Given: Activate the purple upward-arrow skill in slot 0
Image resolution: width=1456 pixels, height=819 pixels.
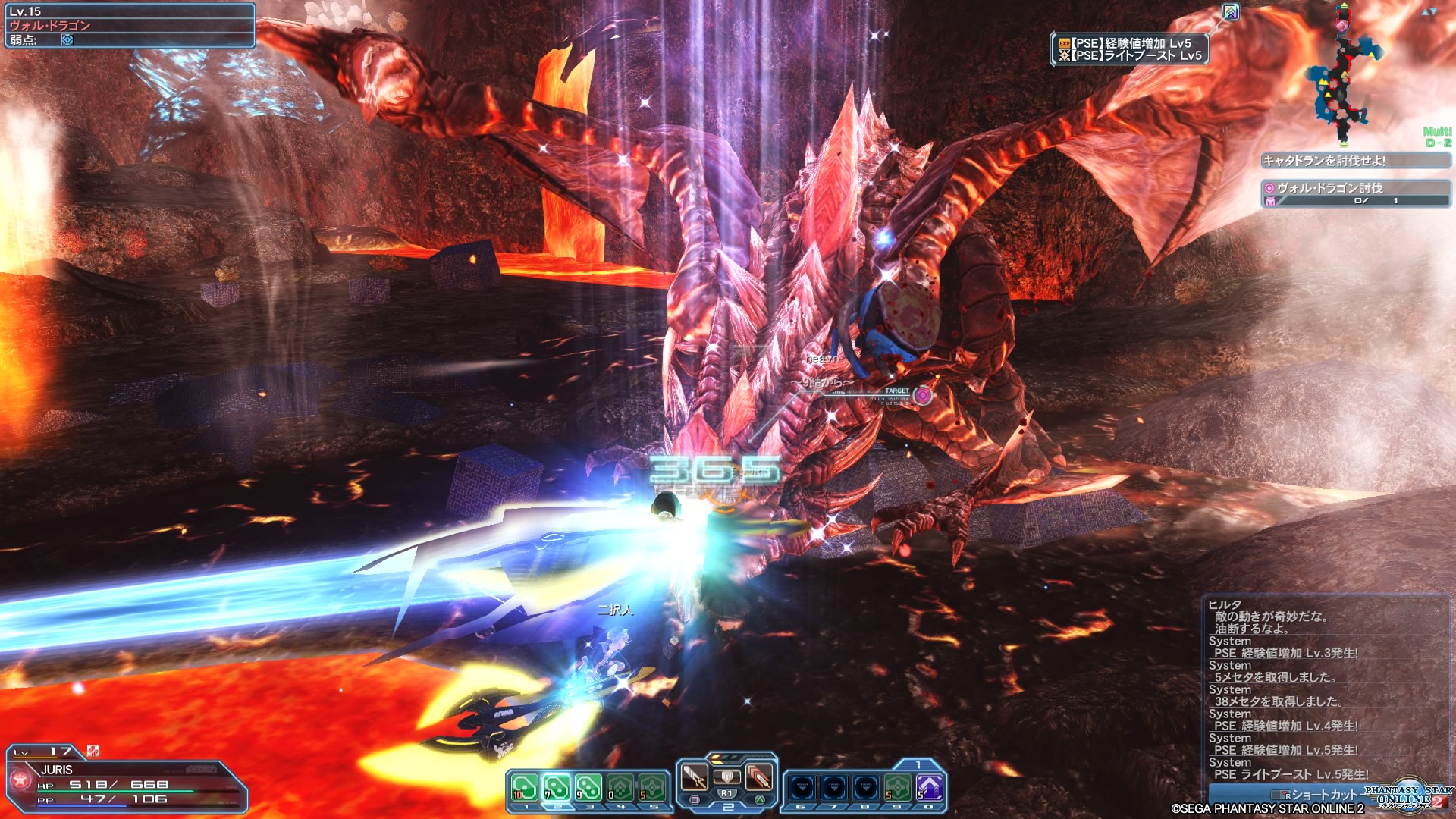Looking at the screenshot, I should pos(930,788).
